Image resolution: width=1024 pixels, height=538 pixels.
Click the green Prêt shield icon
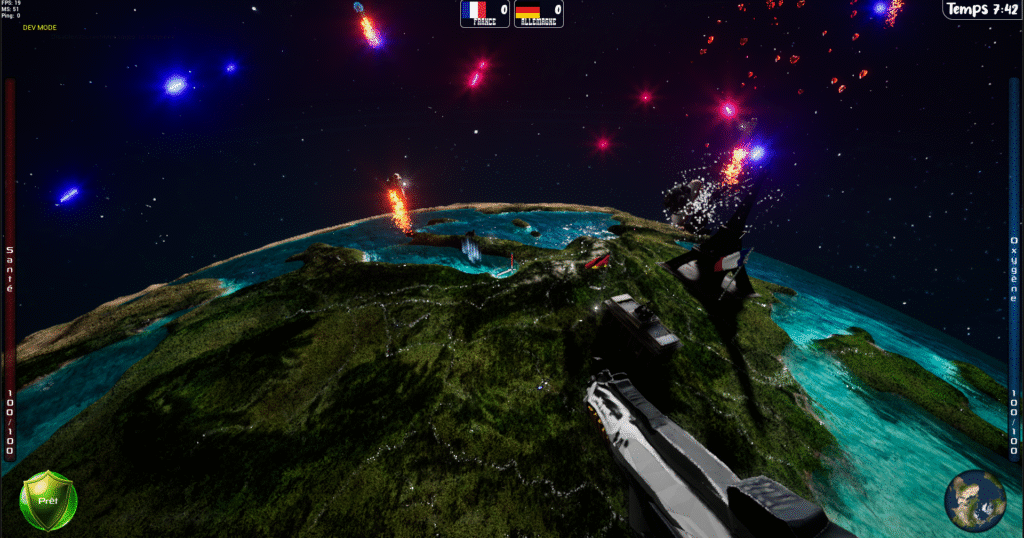pyautogui.click(x=48, y=499)
